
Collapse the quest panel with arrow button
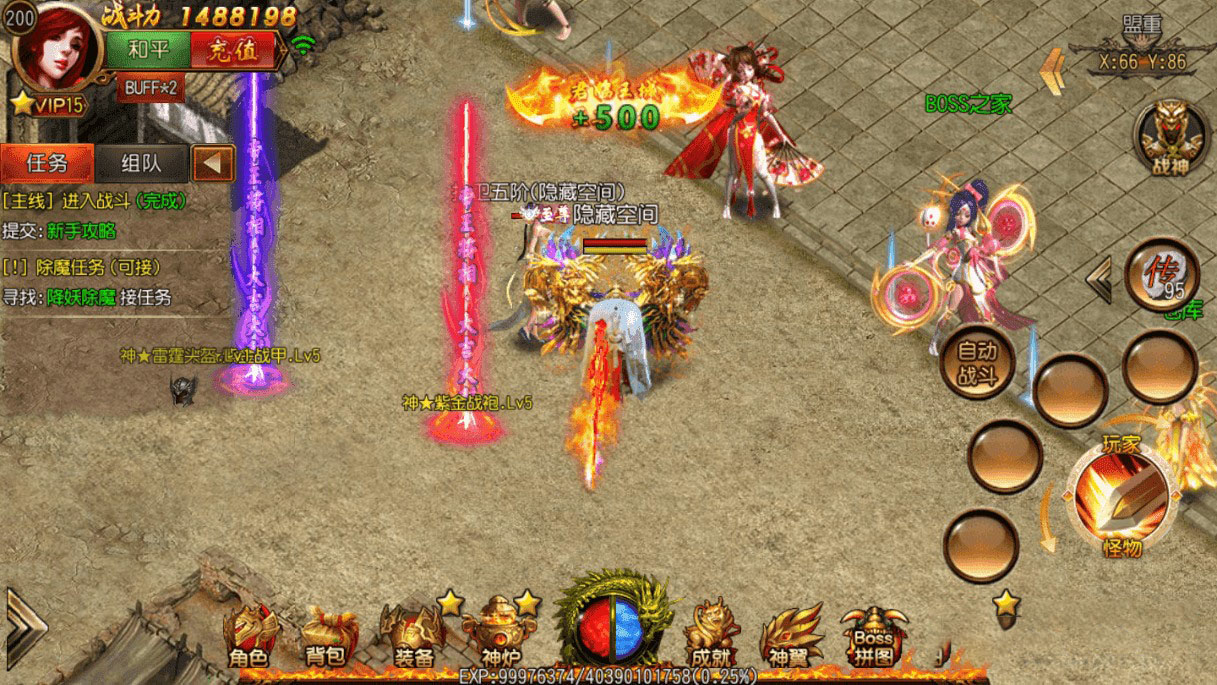point(212,164)
